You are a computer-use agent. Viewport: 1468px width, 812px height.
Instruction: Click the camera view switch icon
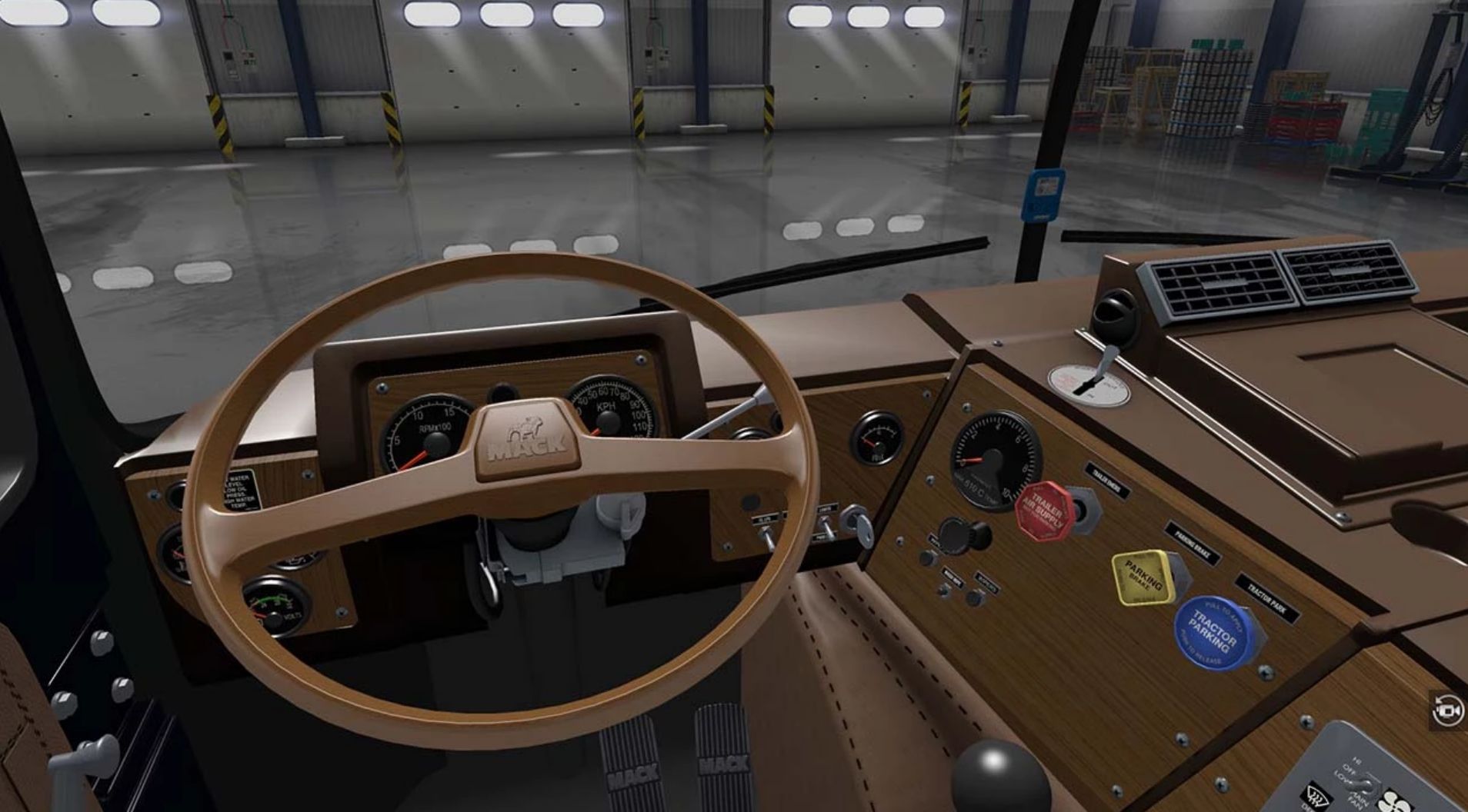1447,710
